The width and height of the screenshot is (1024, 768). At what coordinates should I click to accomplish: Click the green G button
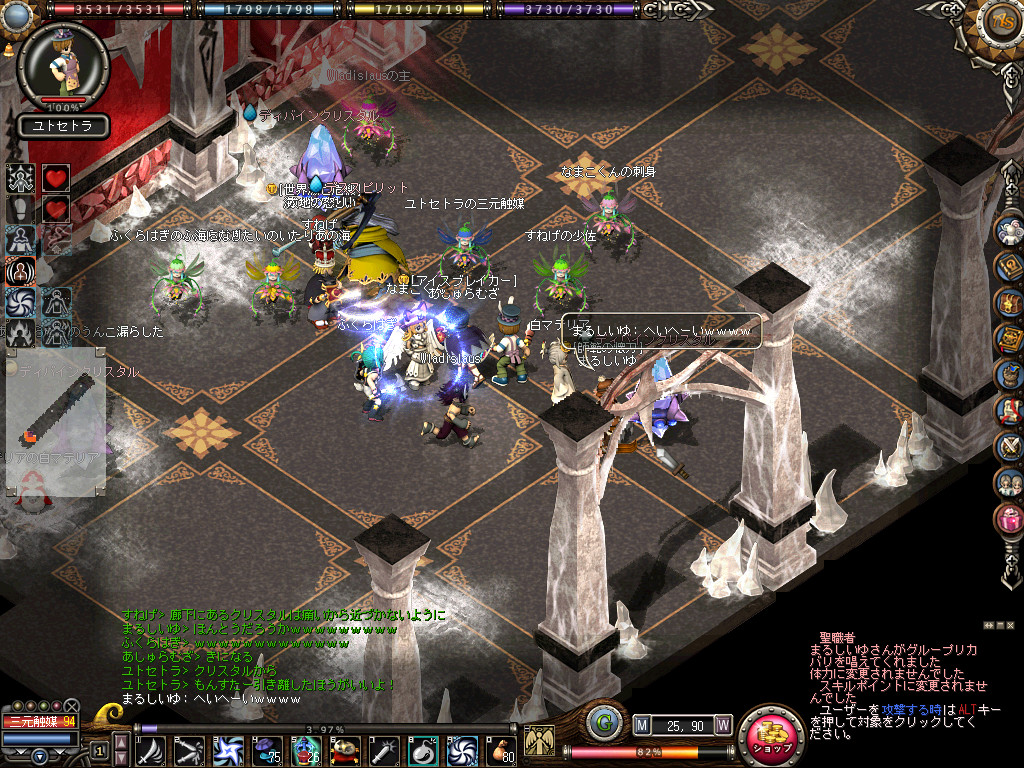[x=600, y=724]
